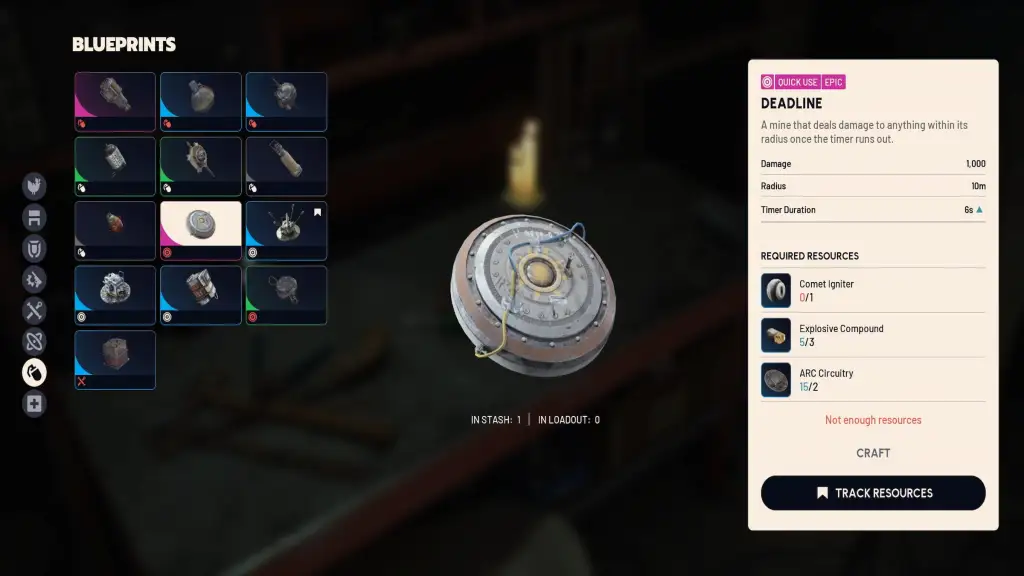This screenshot has width=1024, height=576.
Task: Choose the bookmarked antenna device blueprint
Action: click(x=286, y=230)
